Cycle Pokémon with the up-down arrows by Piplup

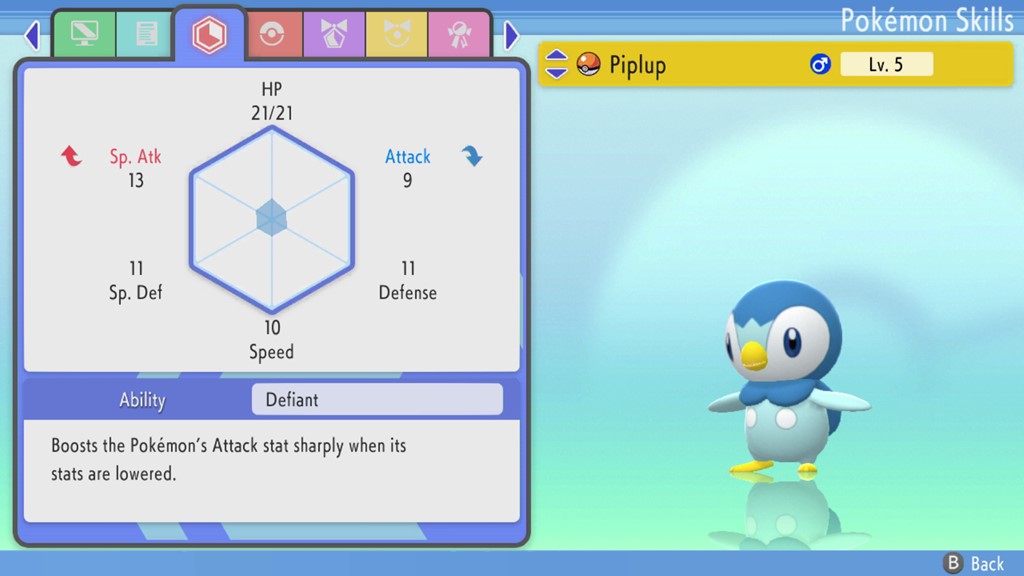[557, 65]
